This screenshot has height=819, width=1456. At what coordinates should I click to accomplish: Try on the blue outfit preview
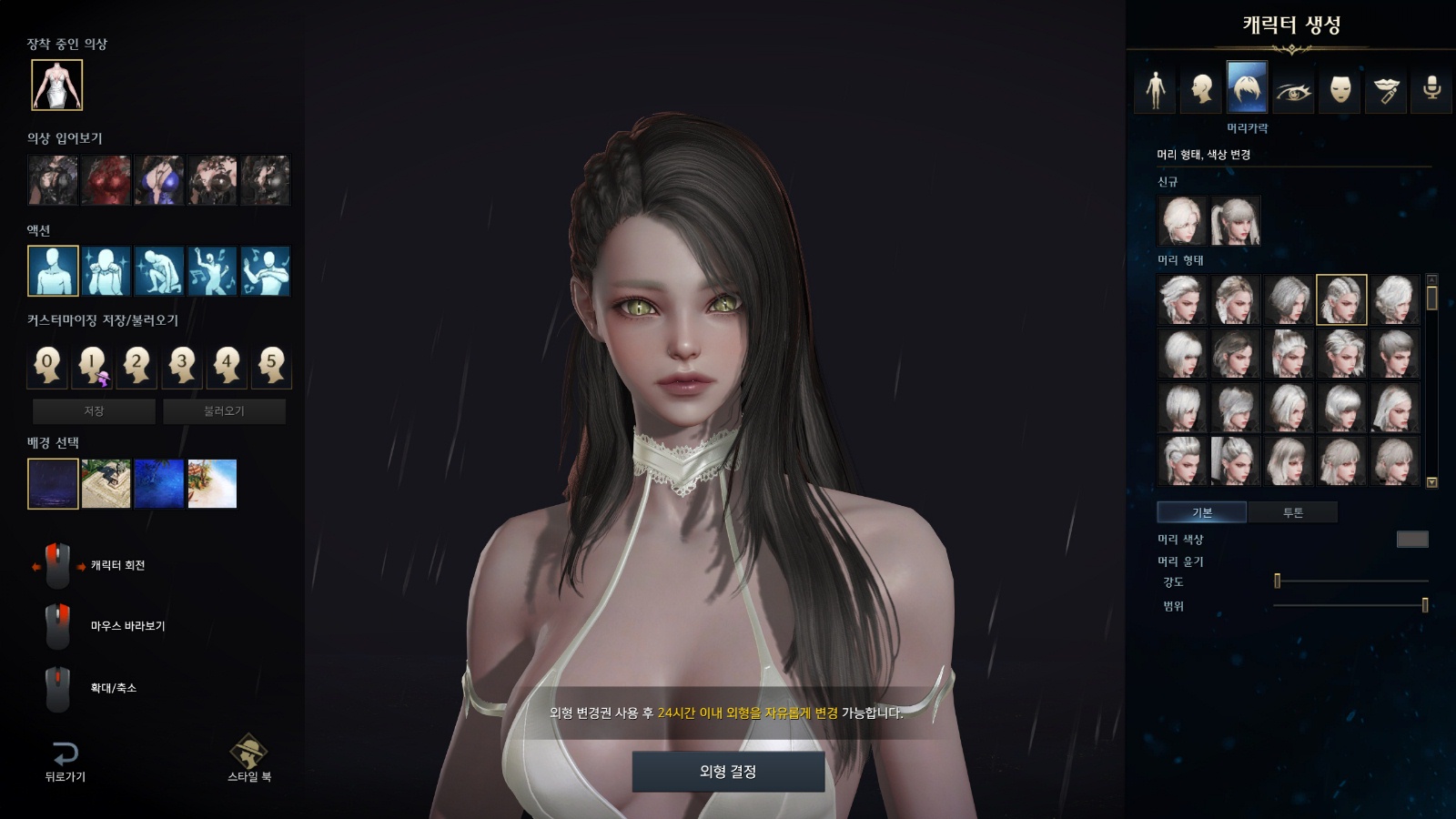159,180
